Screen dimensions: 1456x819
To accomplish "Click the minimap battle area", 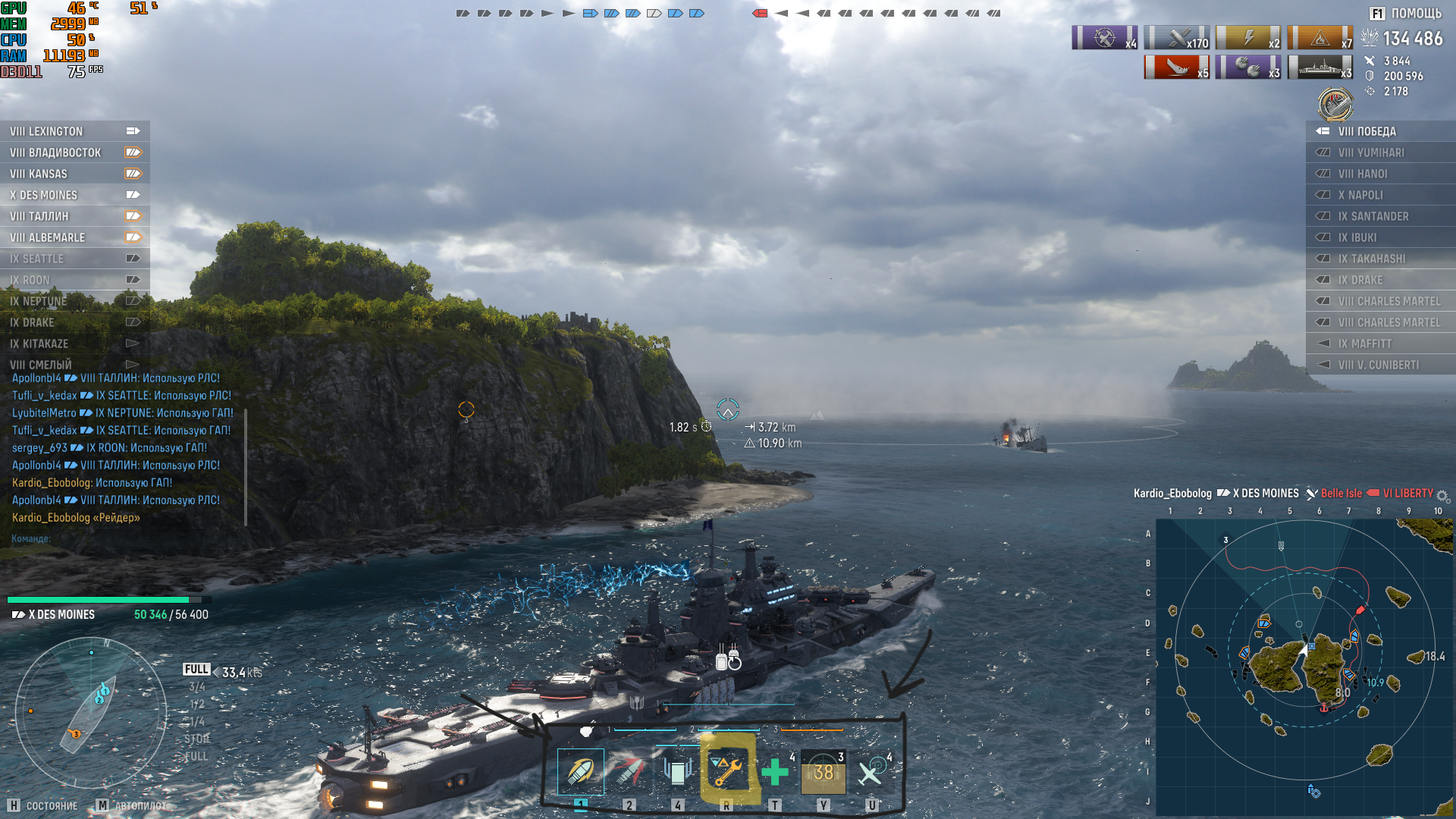I will 1304,667.
